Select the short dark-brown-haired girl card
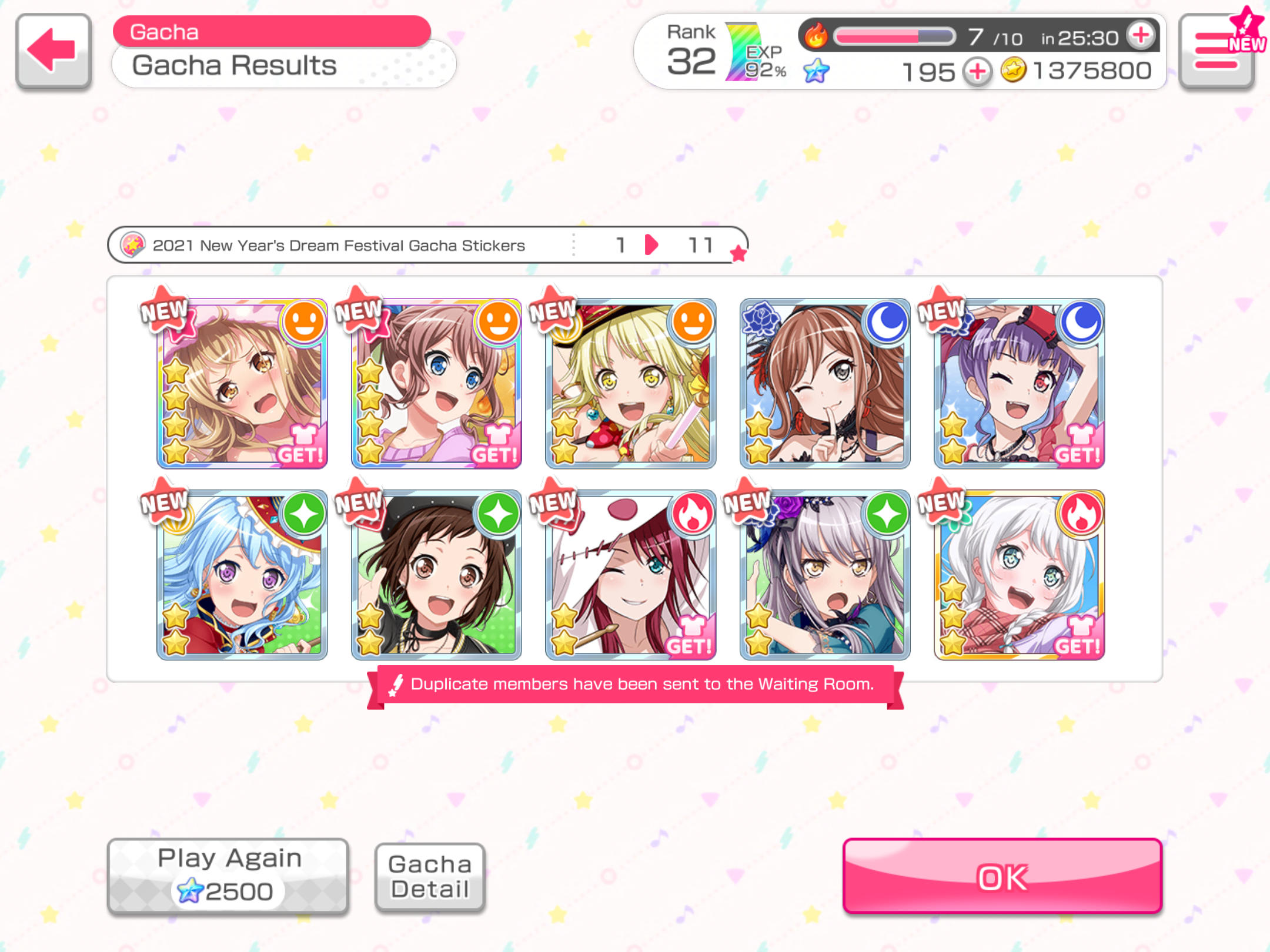This screenshot has width=1270, height=952. [436, 575]
